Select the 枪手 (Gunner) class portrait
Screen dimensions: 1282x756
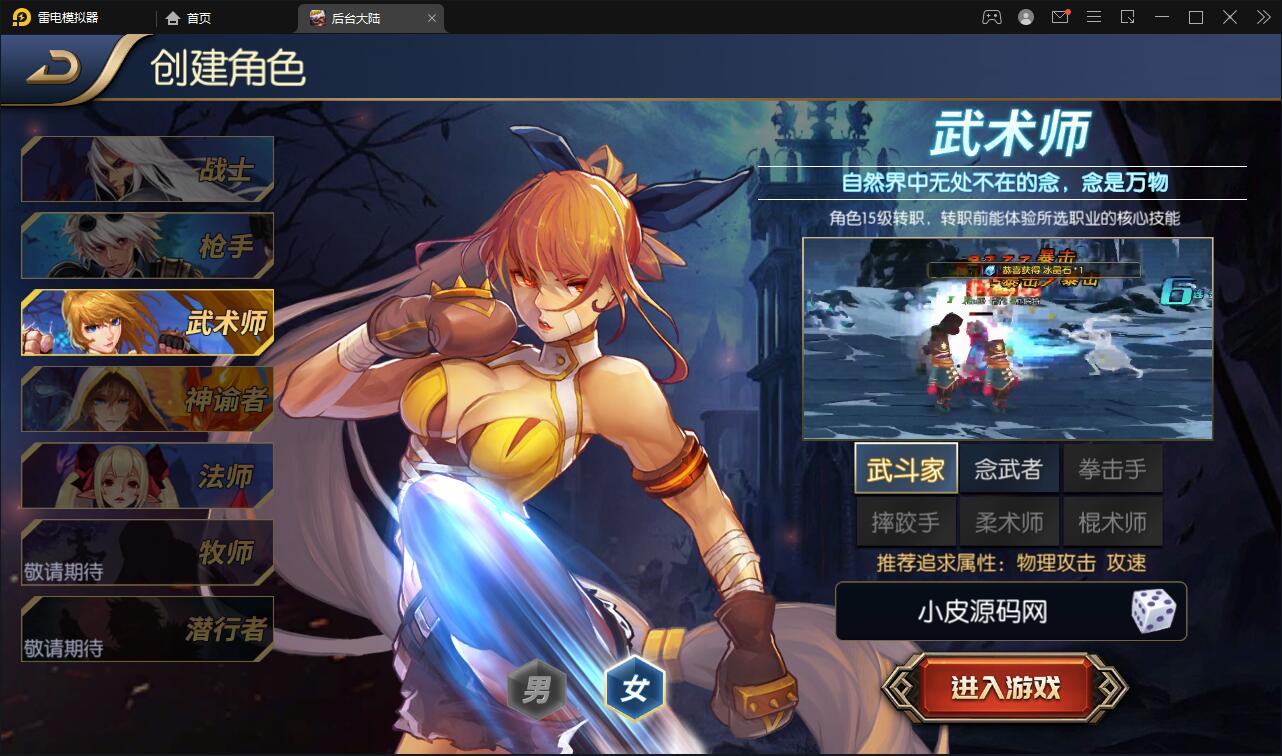click(146, 245)
